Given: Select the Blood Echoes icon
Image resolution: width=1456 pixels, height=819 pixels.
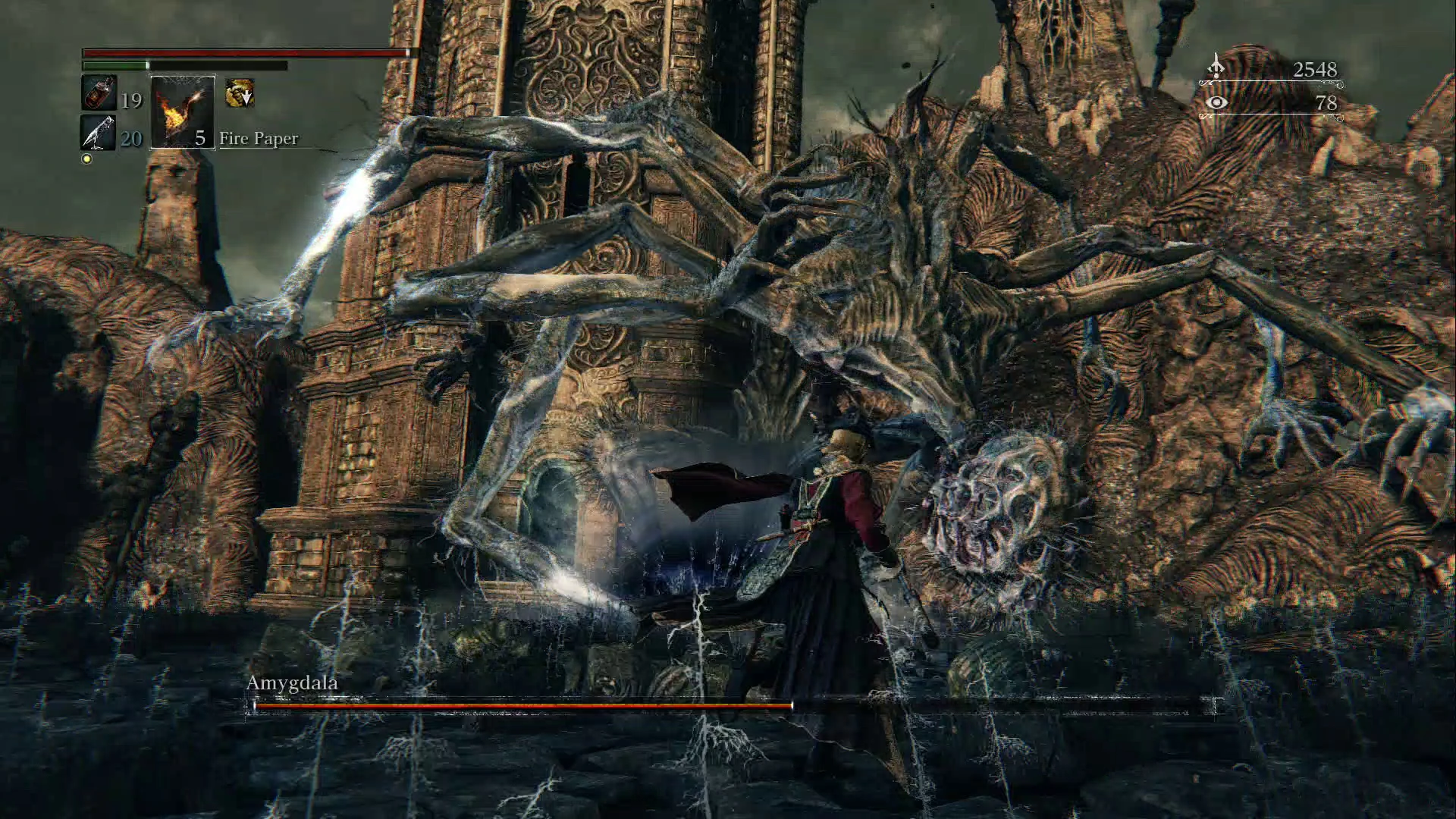Looking at the screenshot, I should point(1216,67).
